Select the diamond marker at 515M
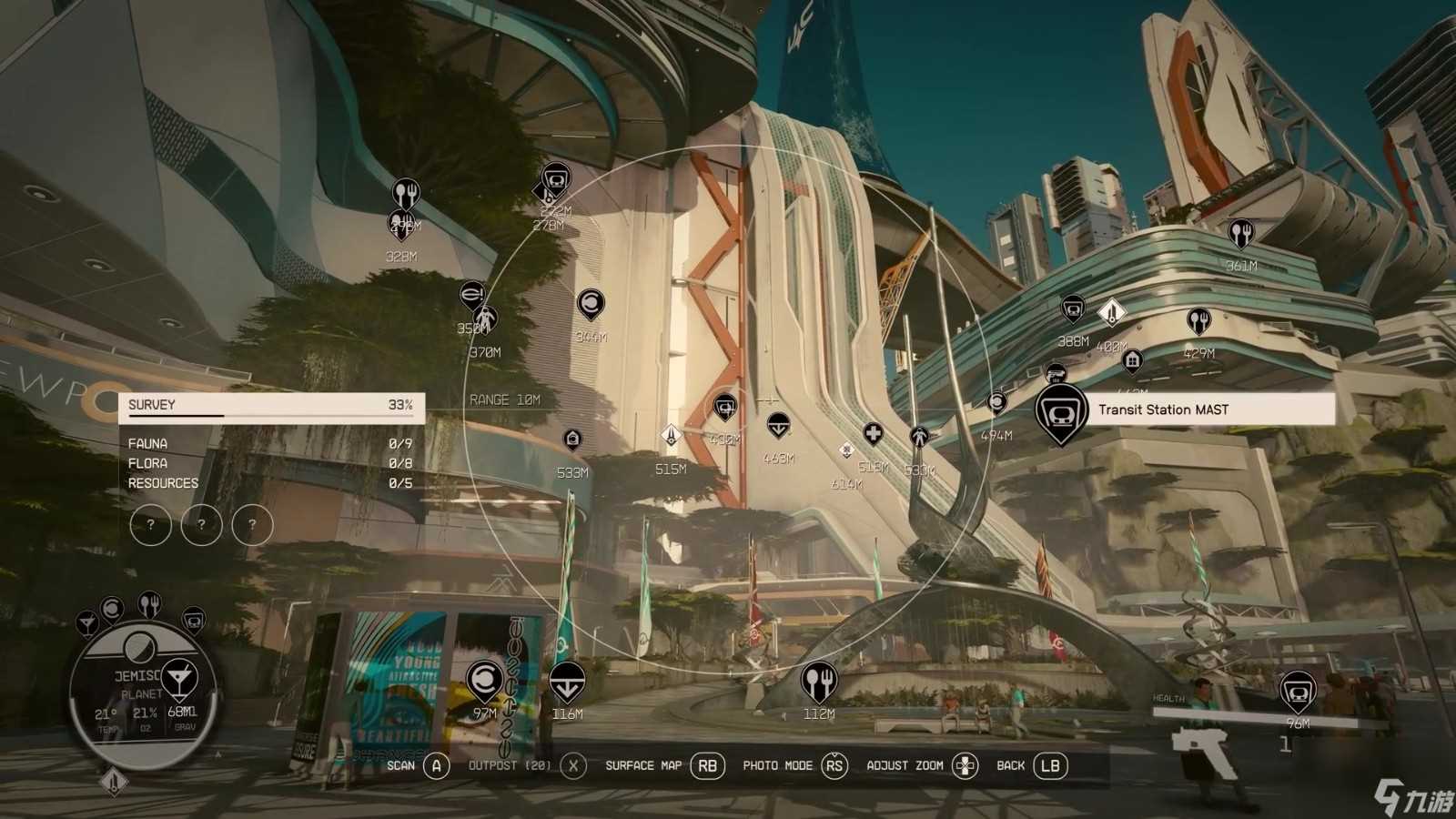This screenshot has height=819, width=1456. (x=671, y=436)
